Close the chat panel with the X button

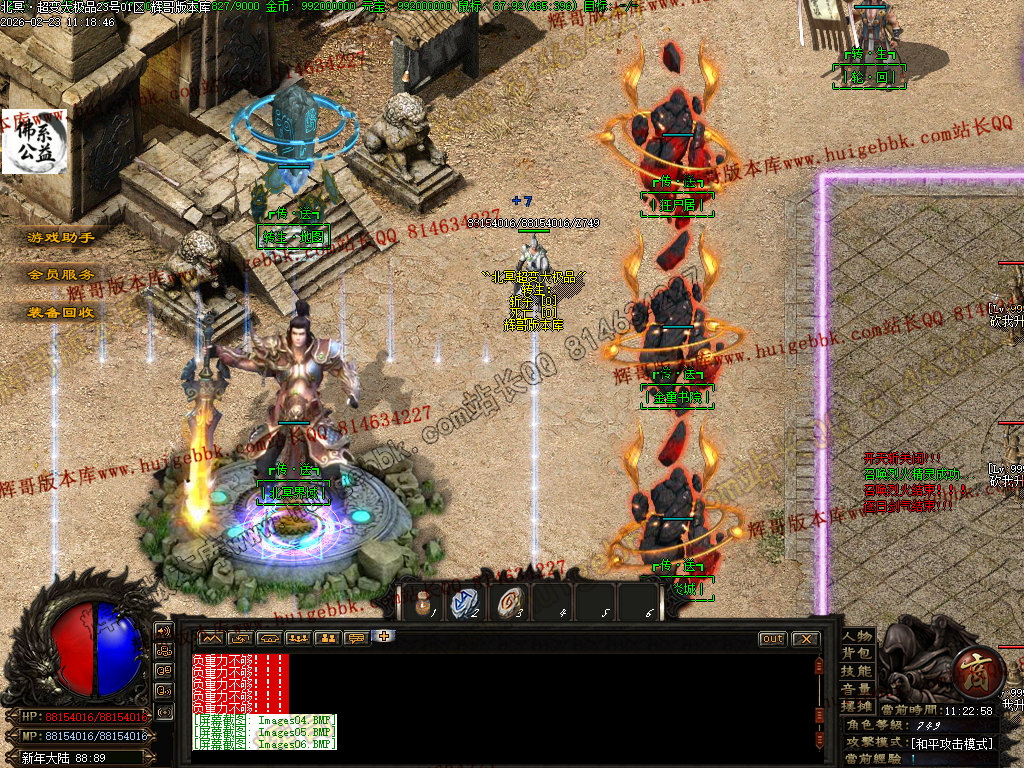[805, 638]
